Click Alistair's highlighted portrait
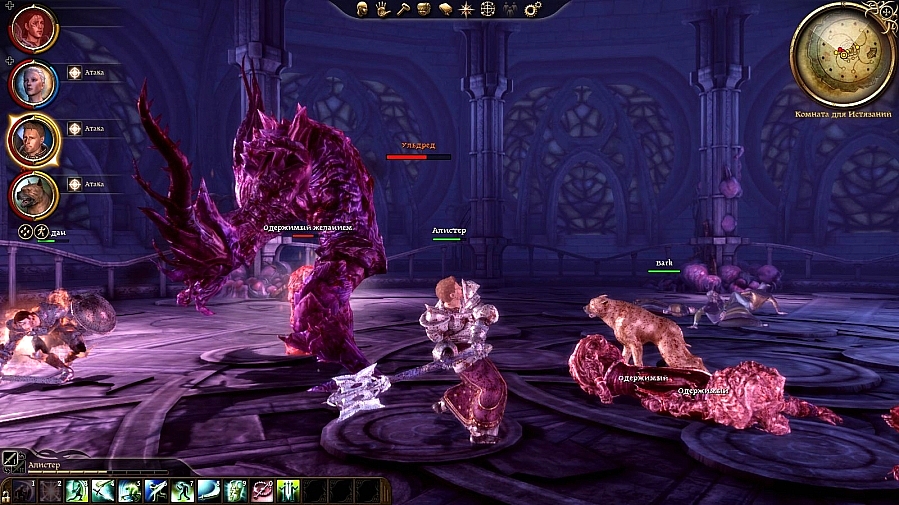The width and height of the screenshot is (899, 505). pos(34,138)
